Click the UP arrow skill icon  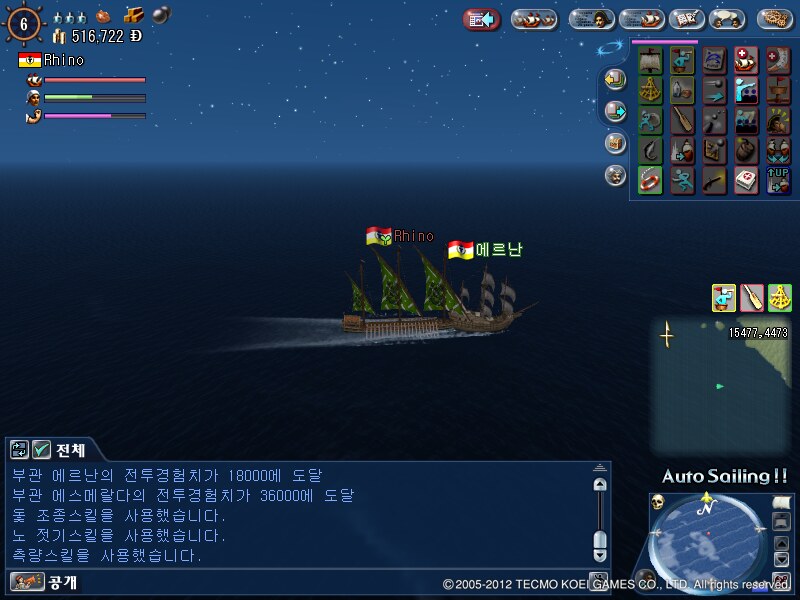pyautogui.click(x=778, y=181)
